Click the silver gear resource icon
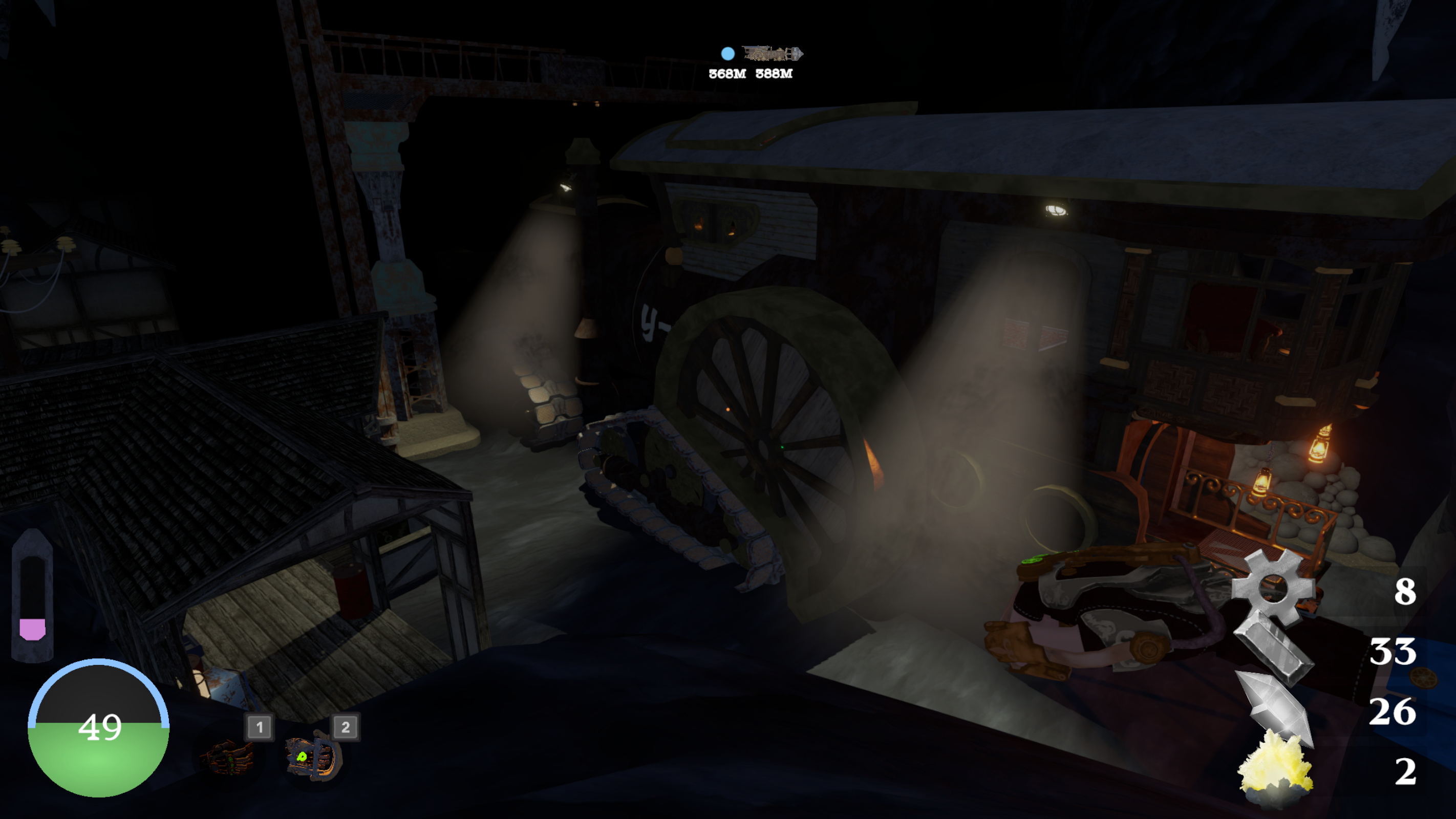The height and width of the screenshot is (819, 1456). [x=1273, y=588]
